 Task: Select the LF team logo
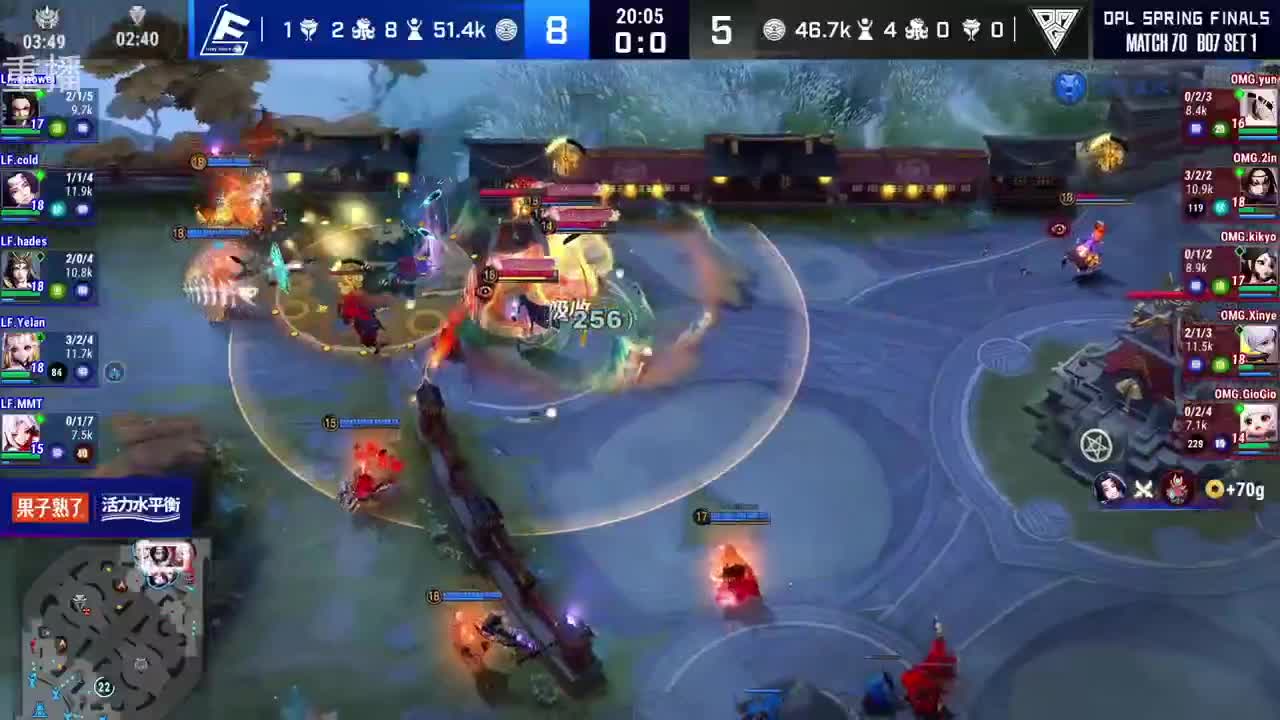point(228,30)
